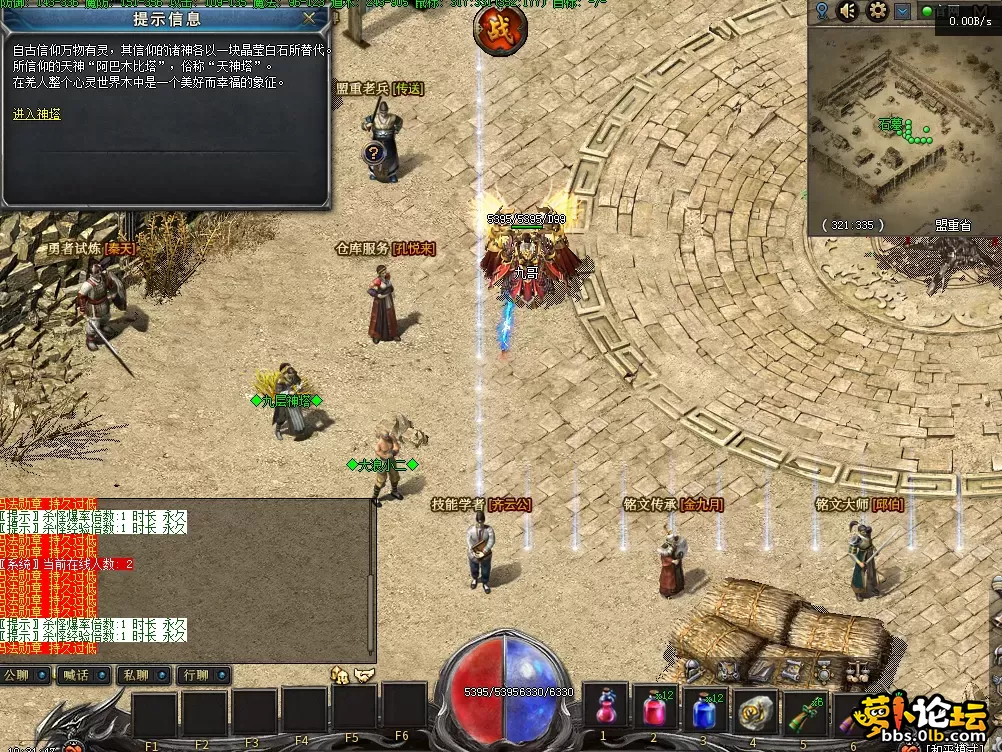
Task: Select the 私聊 private chat channel
Action: coord(141,675)
